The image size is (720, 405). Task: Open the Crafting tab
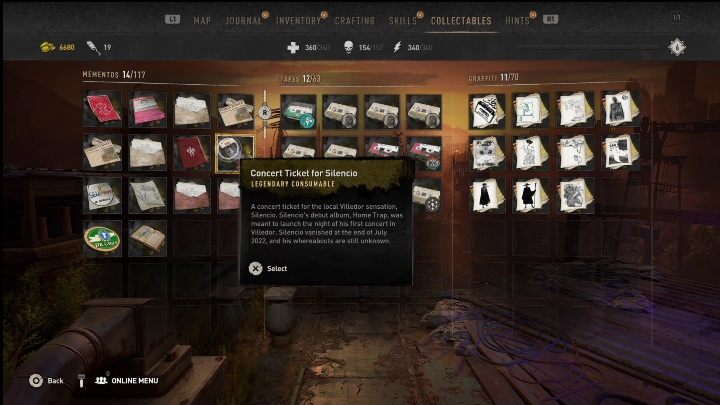coord(354,20)
